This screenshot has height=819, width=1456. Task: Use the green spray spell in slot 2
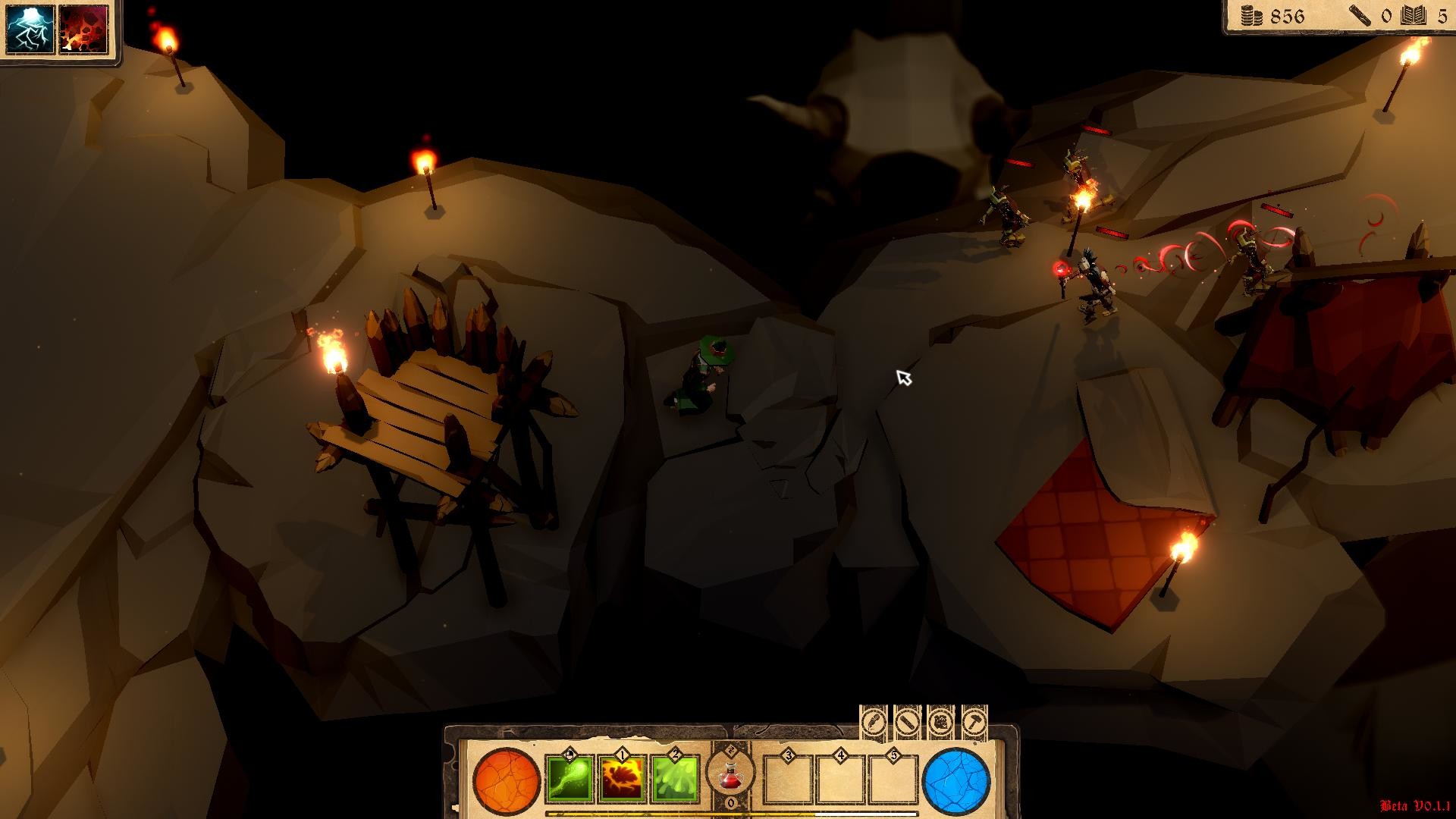(674, 780)
